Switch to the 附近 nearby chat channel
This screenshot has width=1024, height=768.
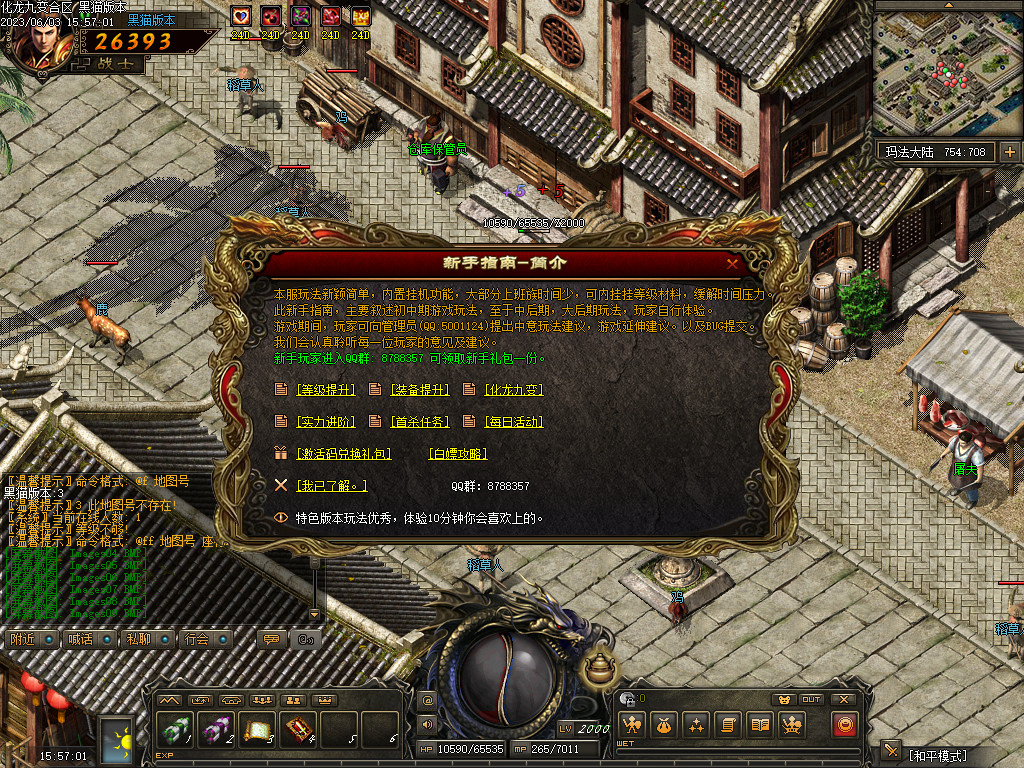pyautogui.click(x=24, y=639)
